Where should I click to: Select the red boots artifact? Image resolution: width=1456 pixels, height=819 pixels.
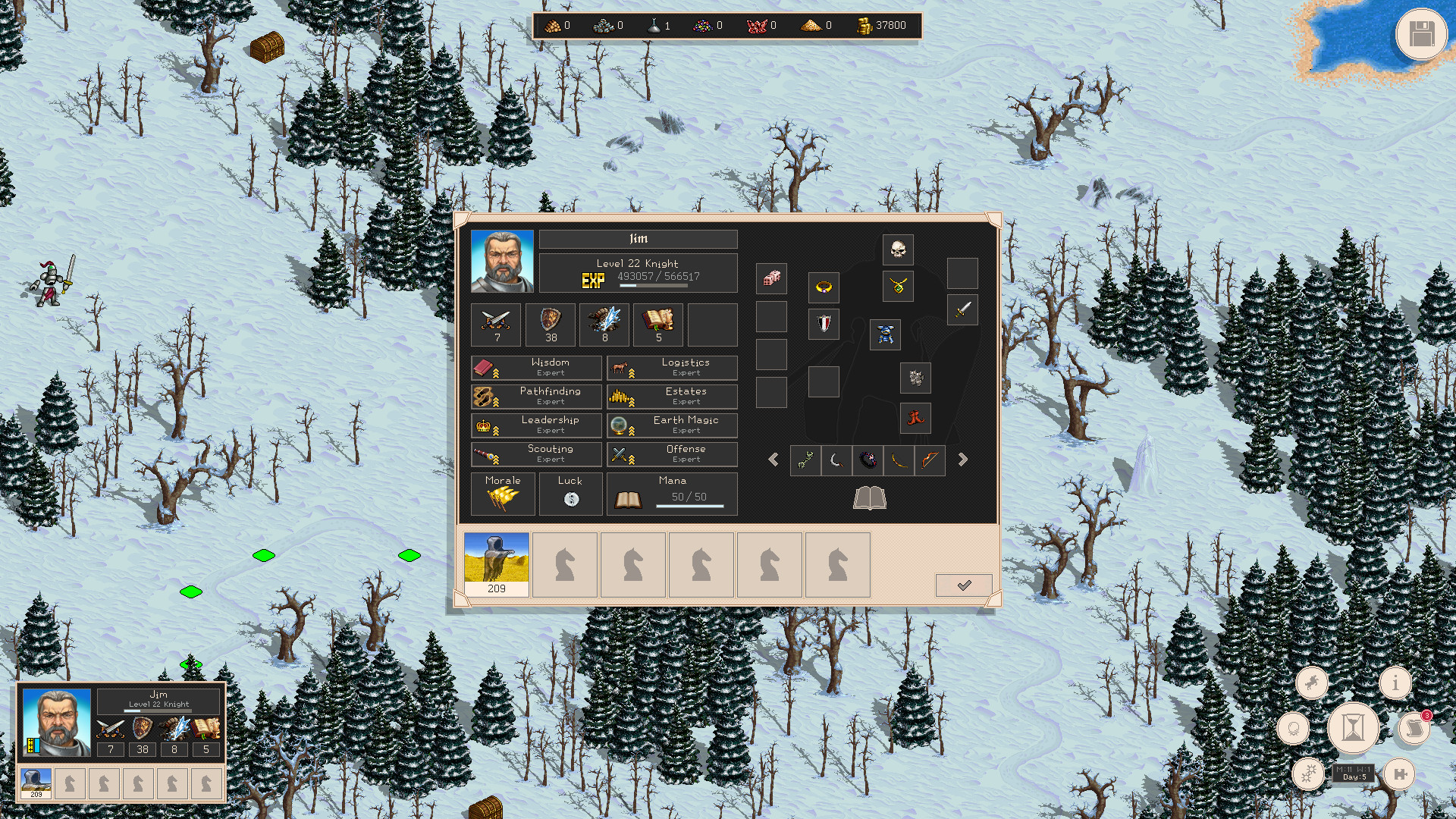[915, 419]
